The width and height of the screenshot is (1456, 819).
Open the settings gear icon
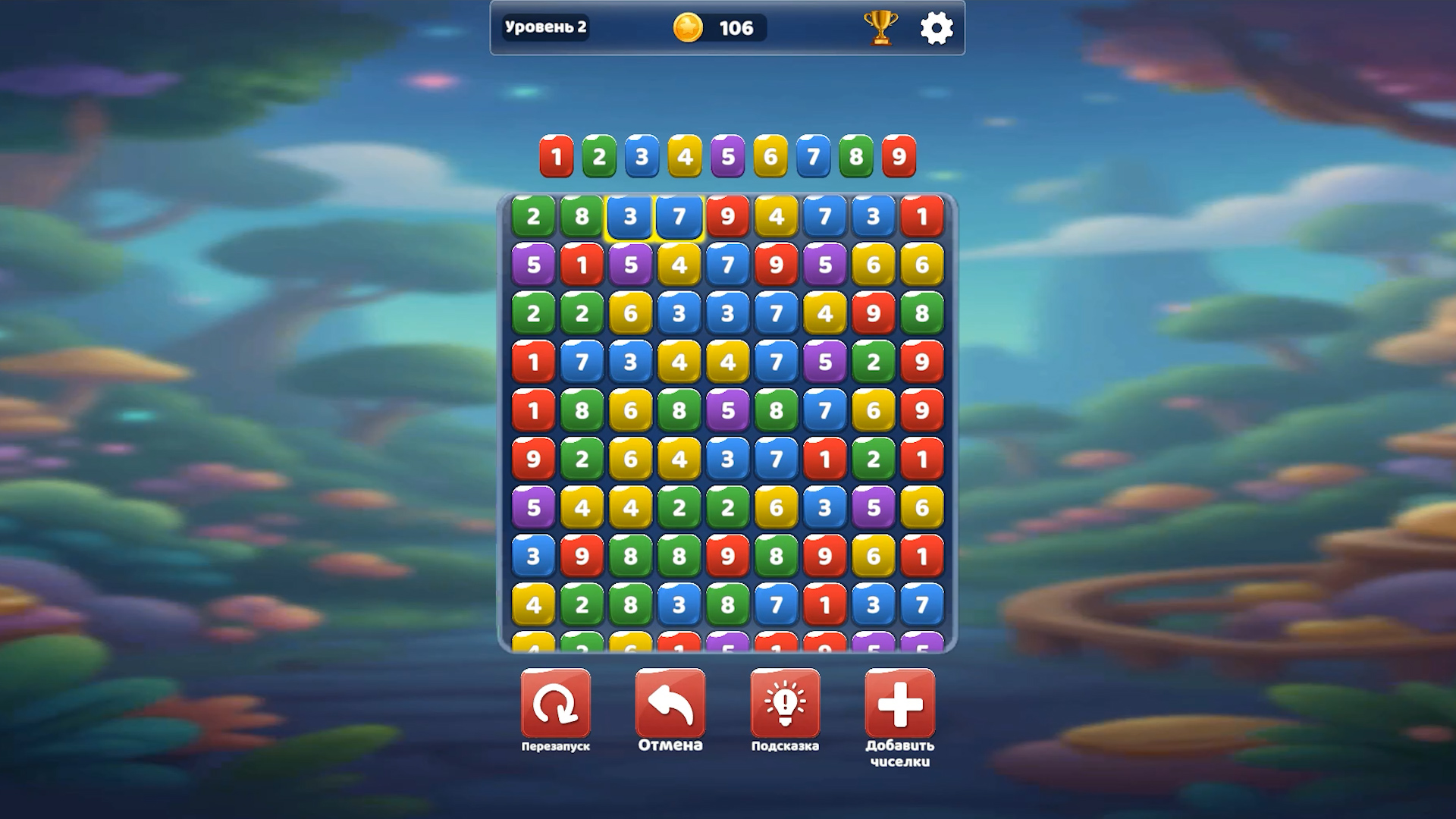[938, 26]
